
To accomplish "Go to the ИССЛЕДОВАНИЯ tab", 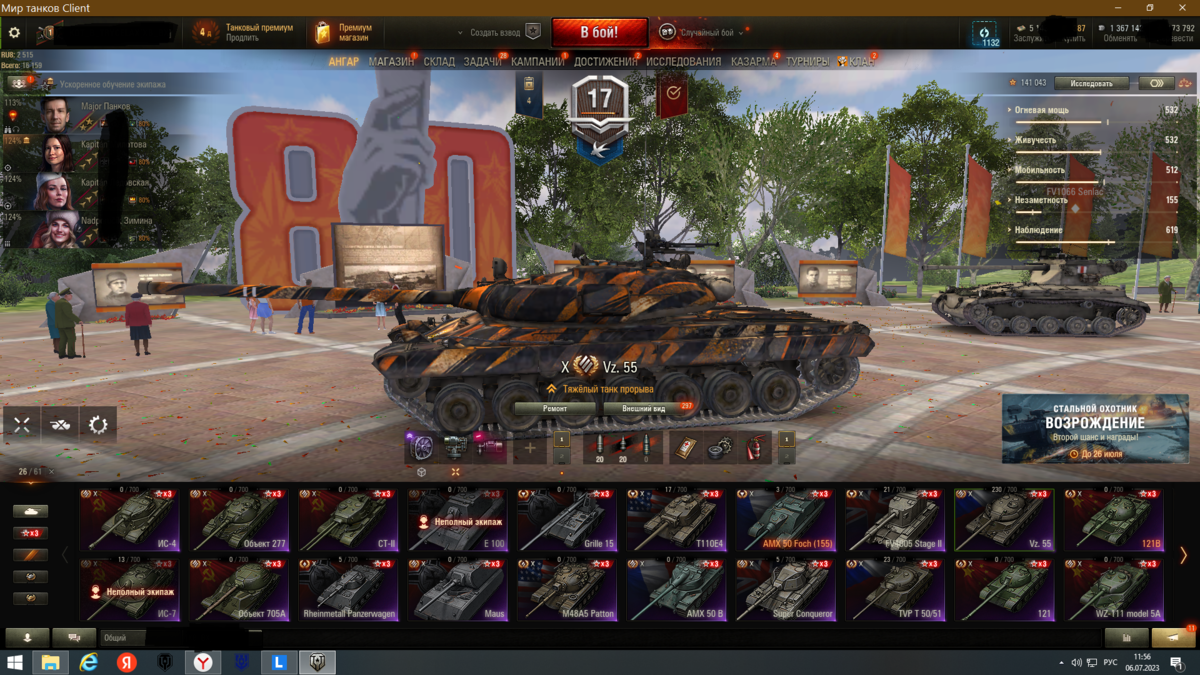I will pos(683,62).
